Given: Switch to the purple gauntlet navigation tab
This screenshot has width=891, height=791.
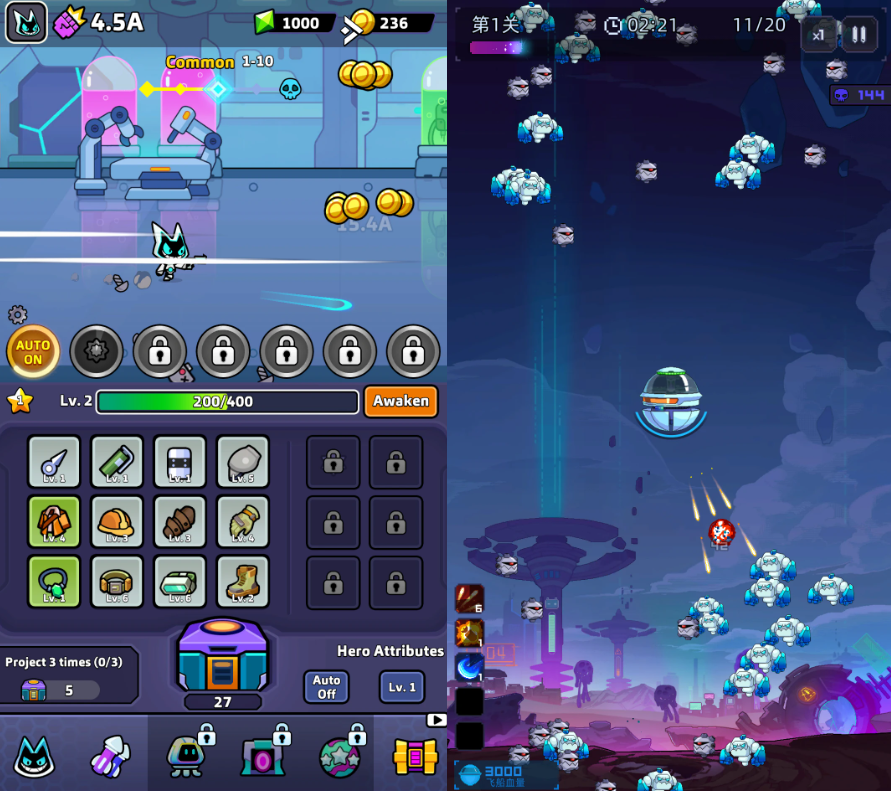Looking at the screenshot, I should (110, 756).
